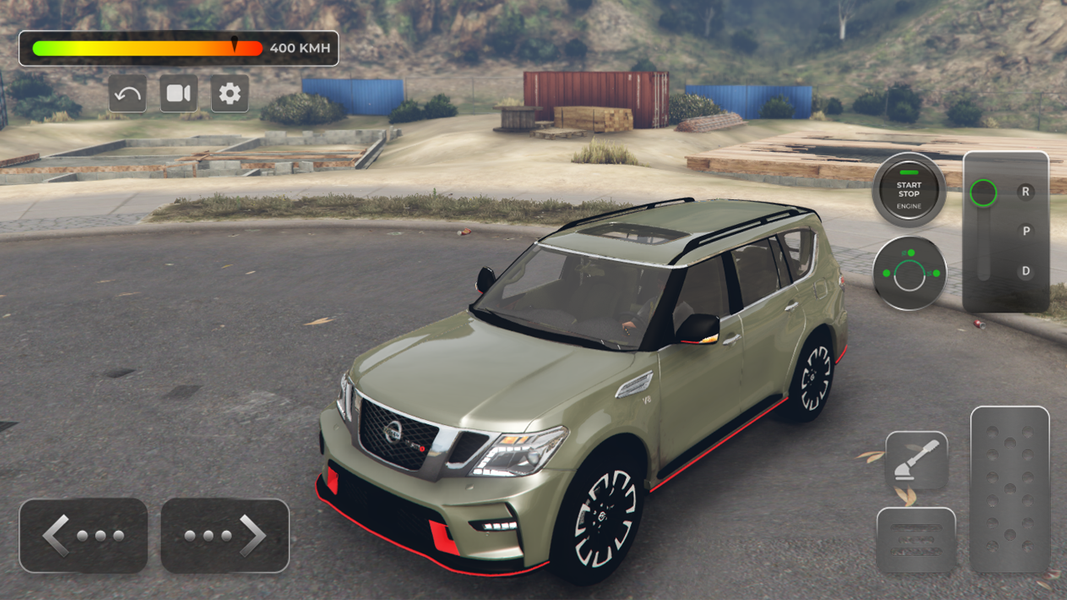
Task: Toggle the Start Stop Engine button
Action: [908, 190]
